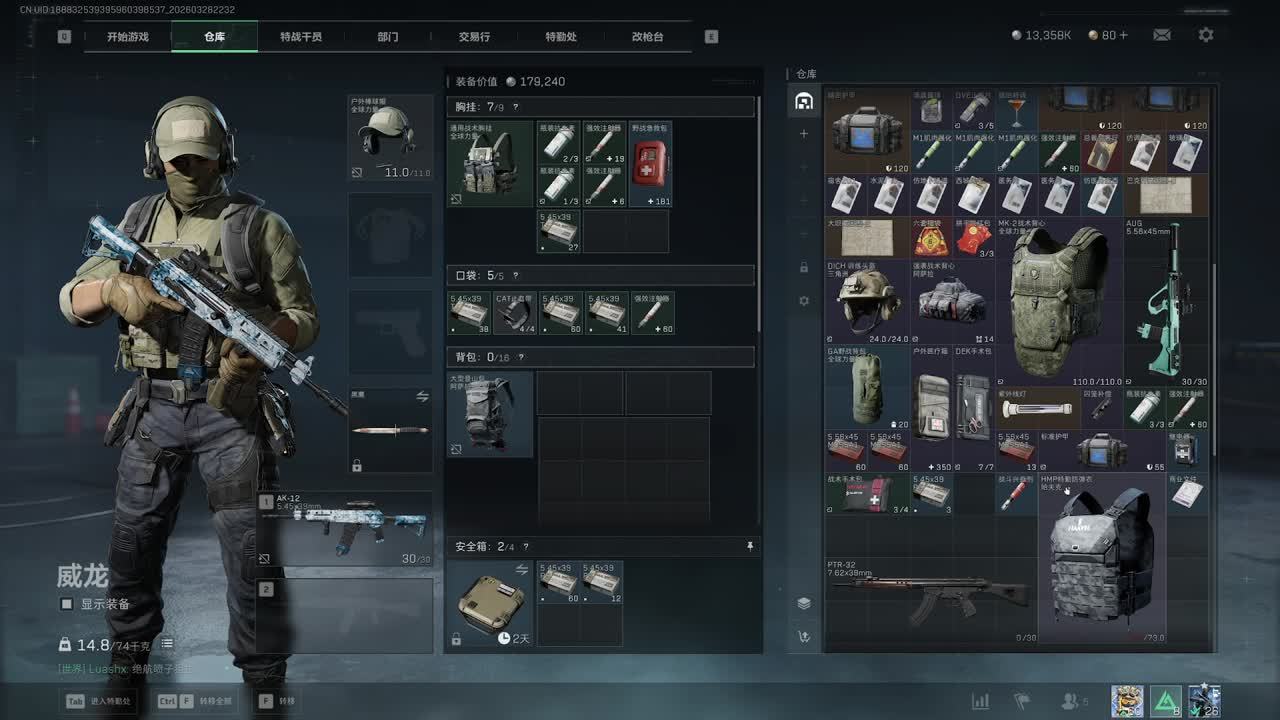Select the red first aid kit in chest rig
This screenshot has width=1280, height=720.
(651, 165)
